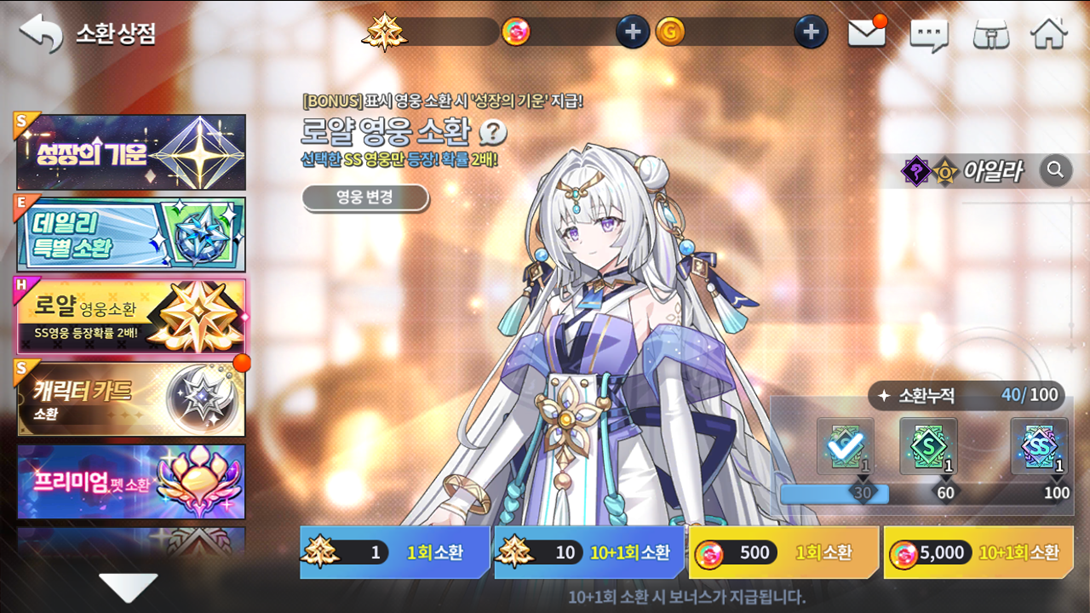Perform 10+1 summon for 5,000 gems
This screenshot has height=613, width=1090.
point(978,553)
